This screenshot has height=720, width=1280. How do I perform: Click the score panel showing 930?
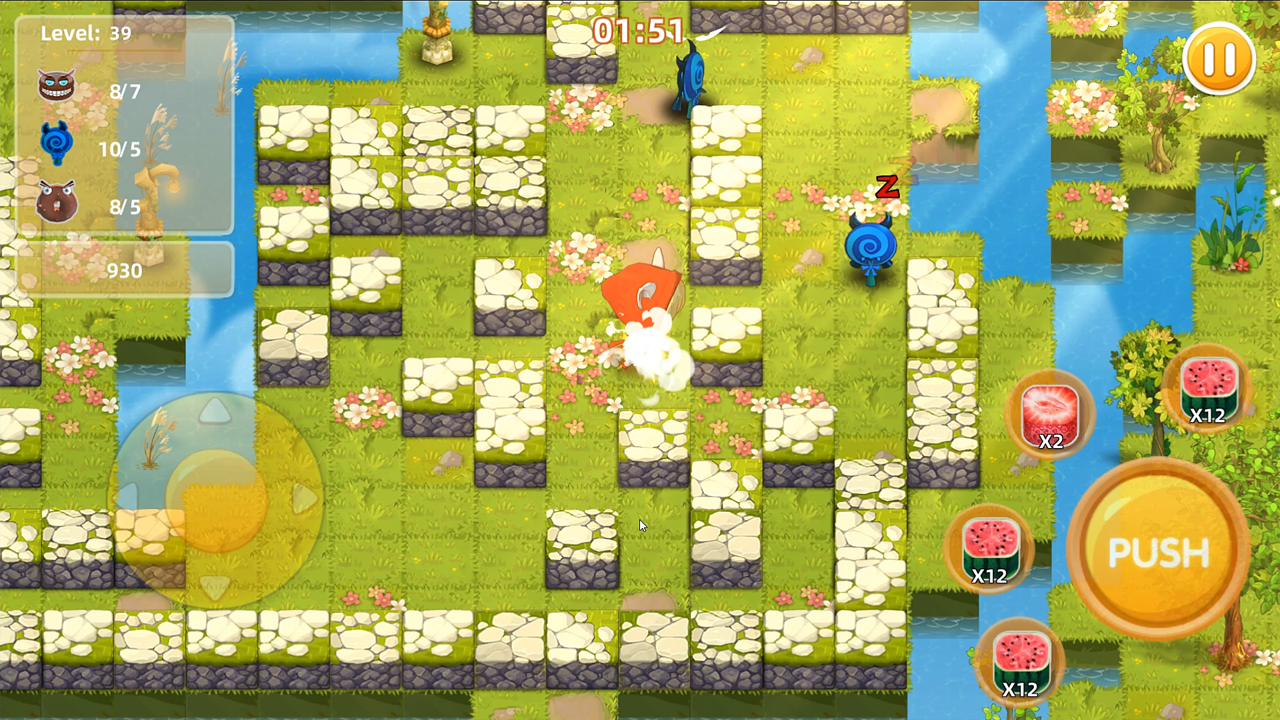pyautogui.click(x=127, y=270)
